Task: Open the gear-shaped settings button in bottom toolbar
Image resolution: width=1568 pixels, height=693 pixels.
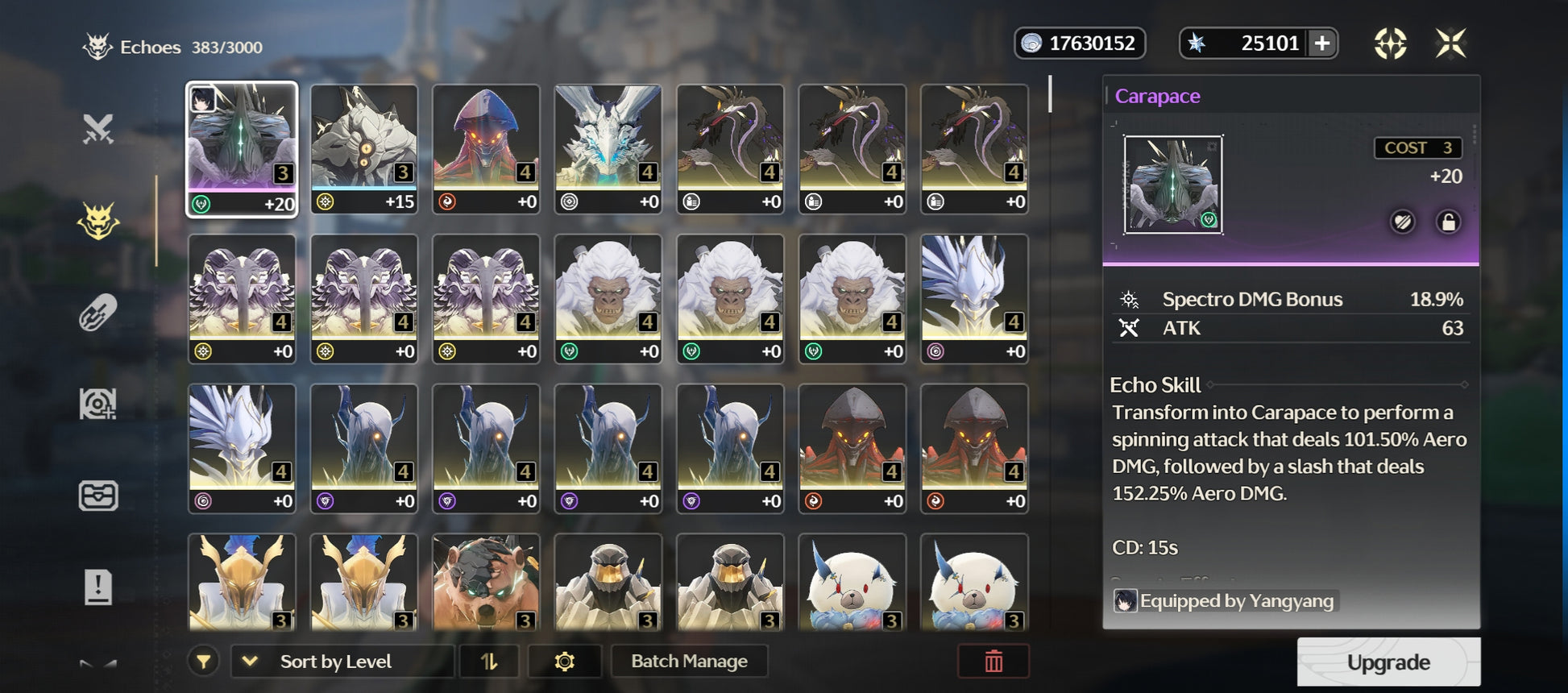Action: (x=564, y=662)
